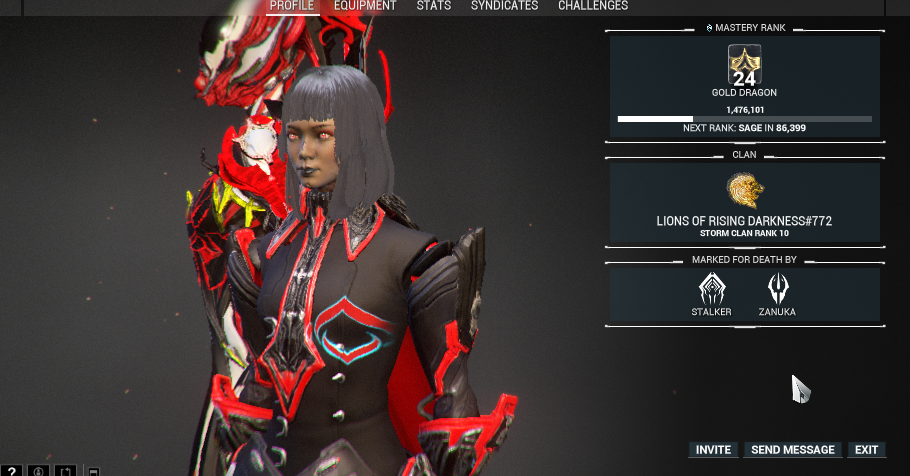
Task: Select the Profile tab
Action: click(292, 6)
